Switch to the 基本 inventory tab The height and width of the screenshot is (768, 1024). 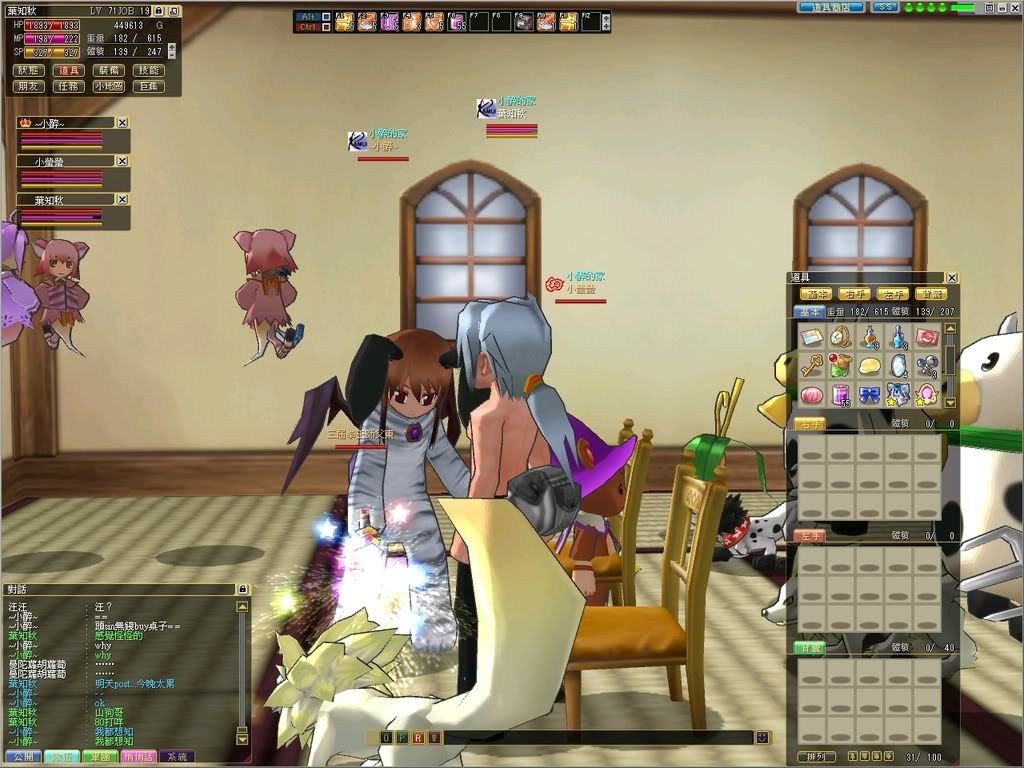tap(810, 312)
